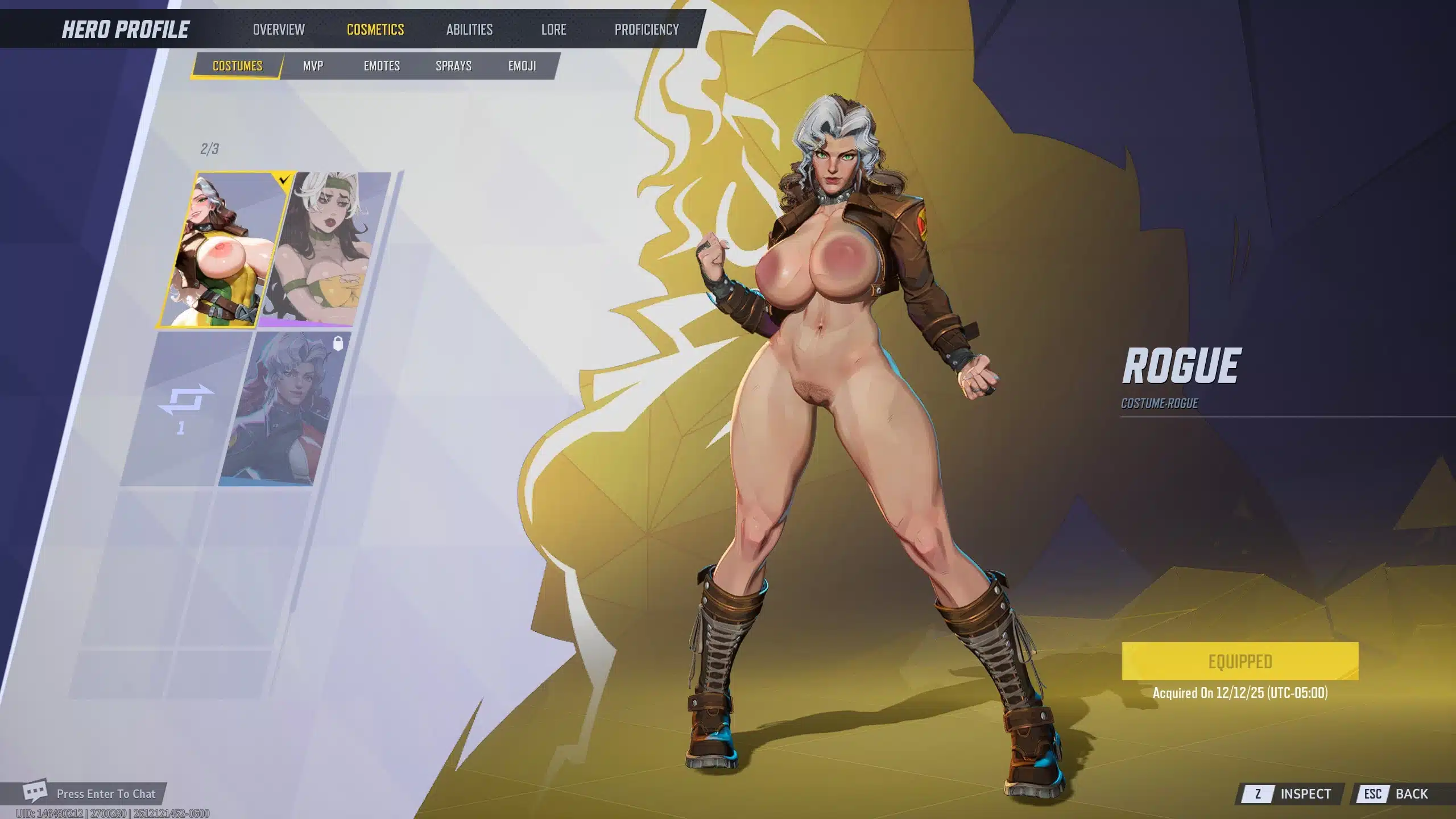1456x819 pixels.
Task: Inspect the current costume
Action: (x=1290, y=793)
